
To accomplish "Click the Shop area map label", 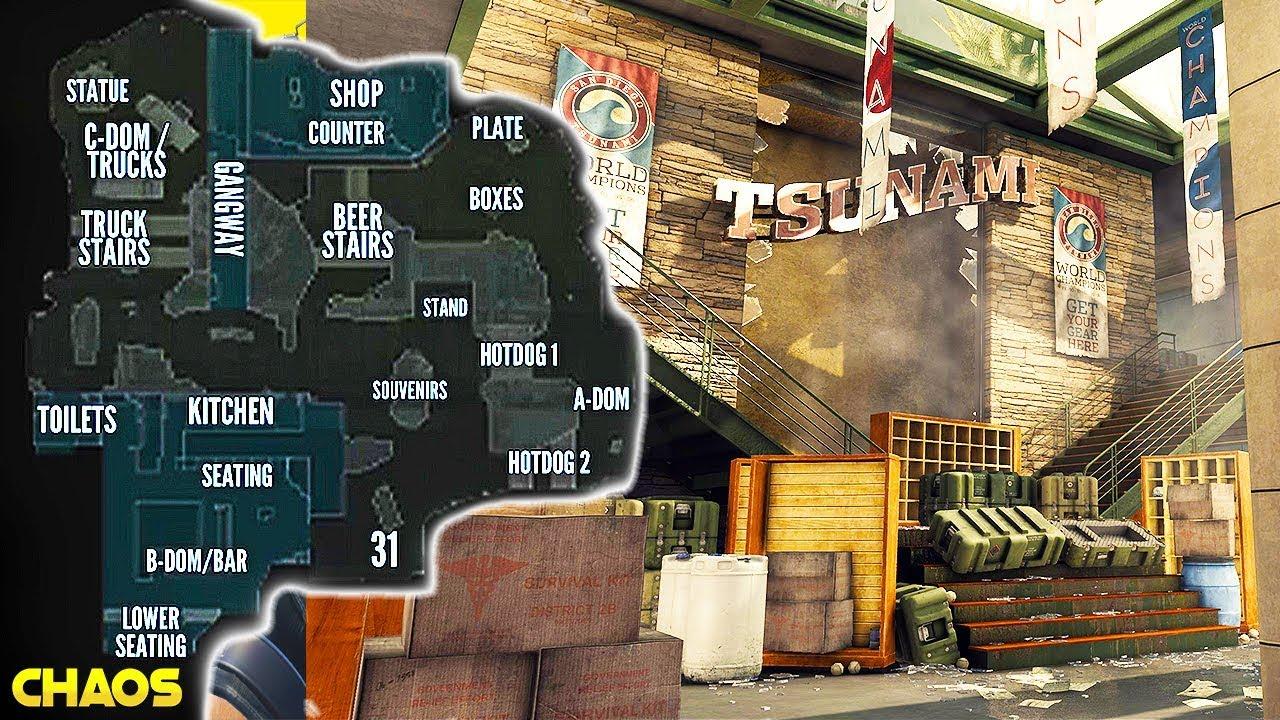I will 356,94.
